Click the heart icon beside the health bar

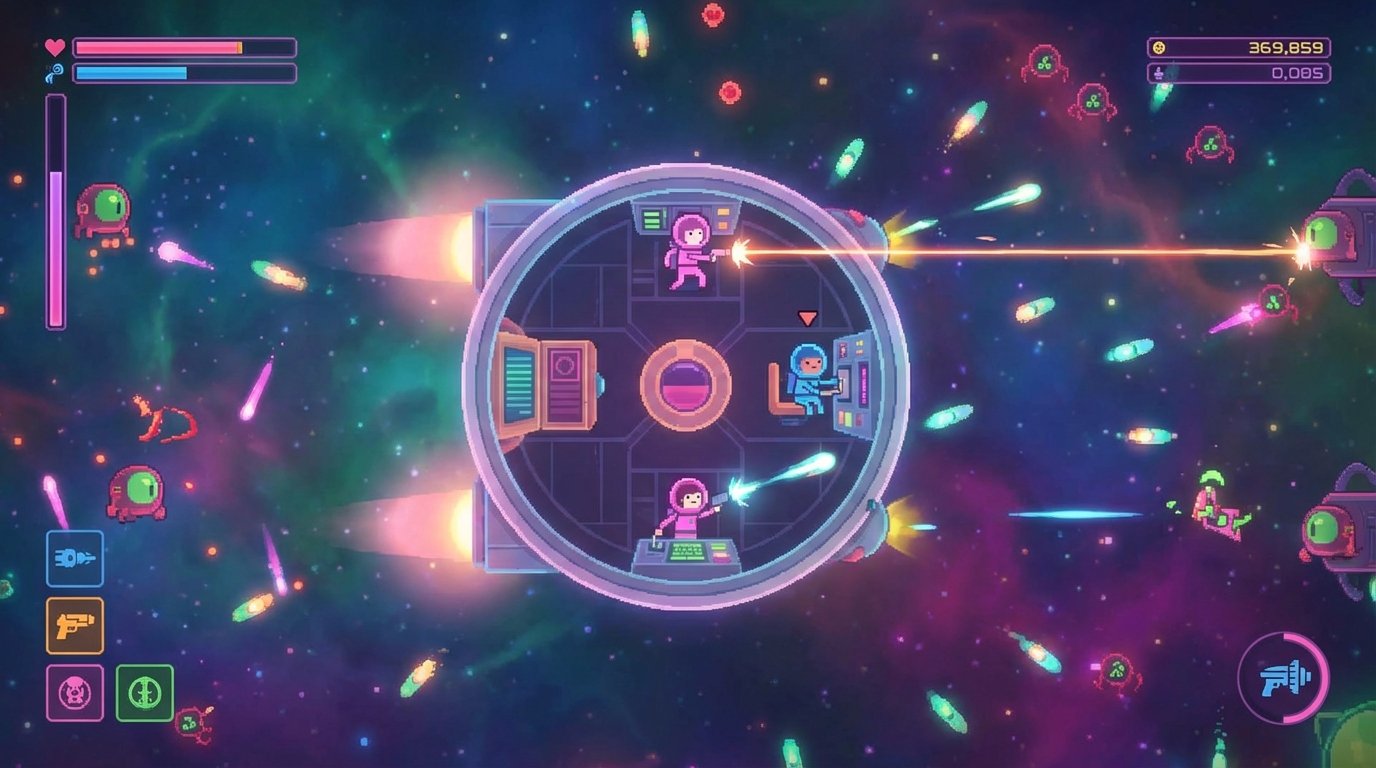[55, 44]
